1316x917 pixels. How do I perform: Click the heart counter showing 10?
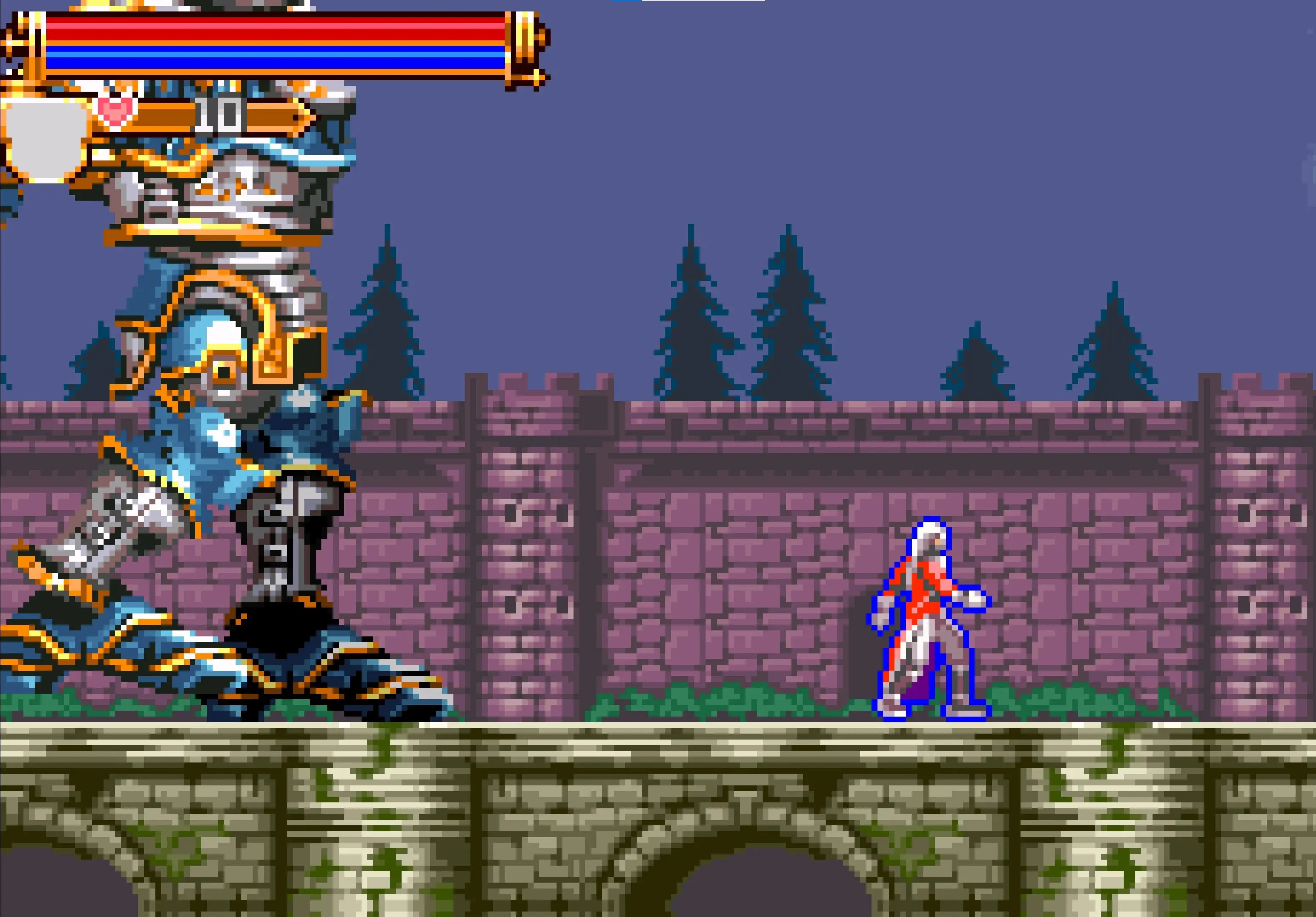point(221,113)
